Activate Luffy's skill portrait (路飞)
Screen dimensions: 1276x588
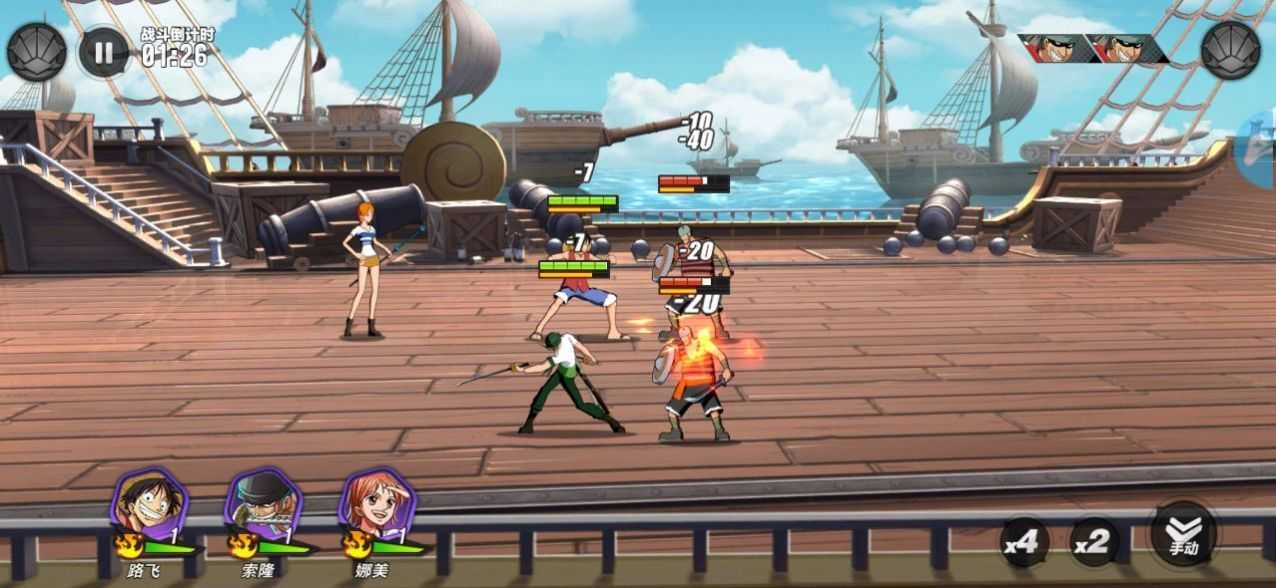click(x=150, y=505)
